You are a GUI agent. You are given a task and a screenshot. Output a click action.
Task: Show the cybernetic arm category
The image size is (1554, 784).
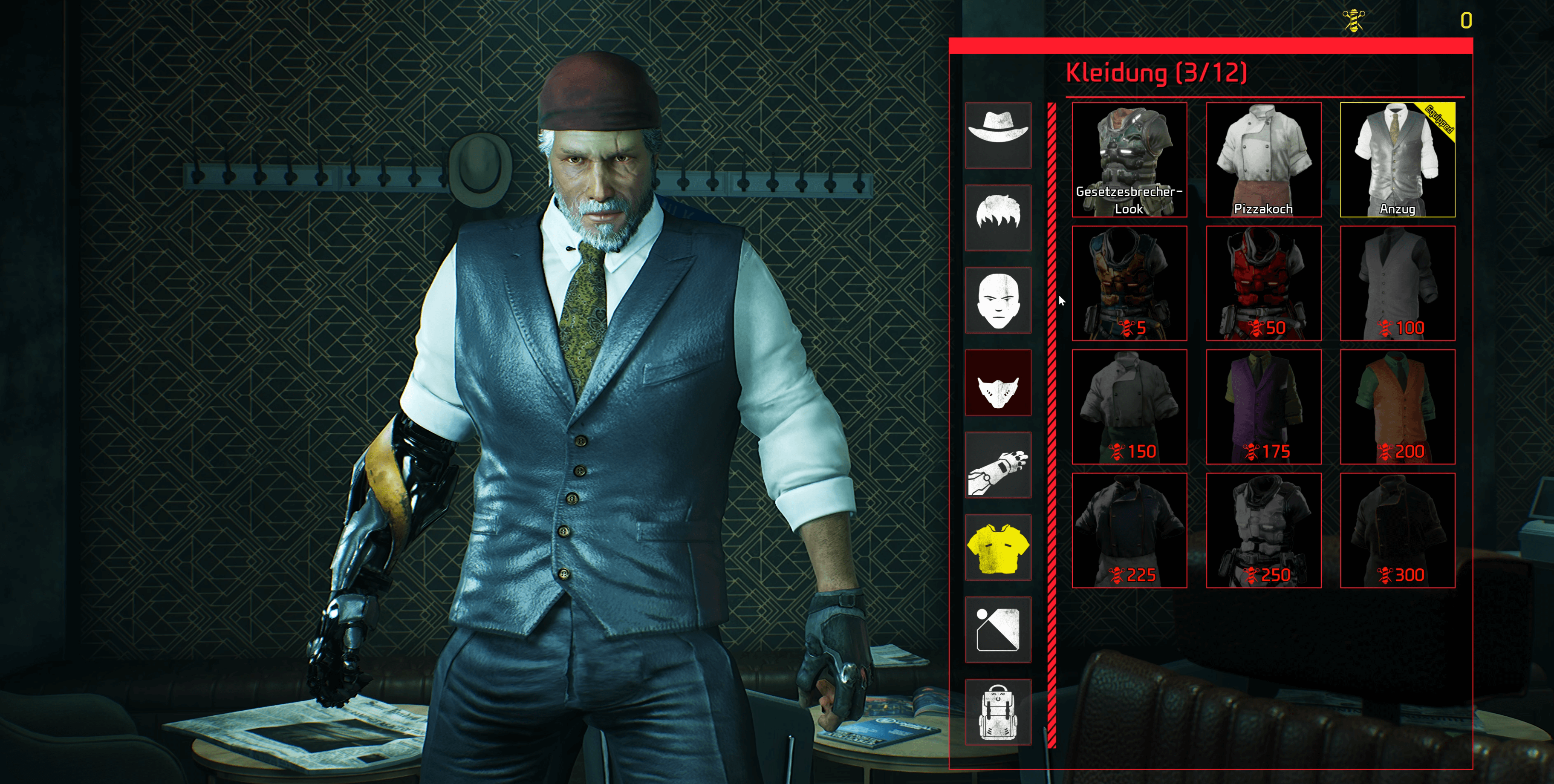pos(998,465)
